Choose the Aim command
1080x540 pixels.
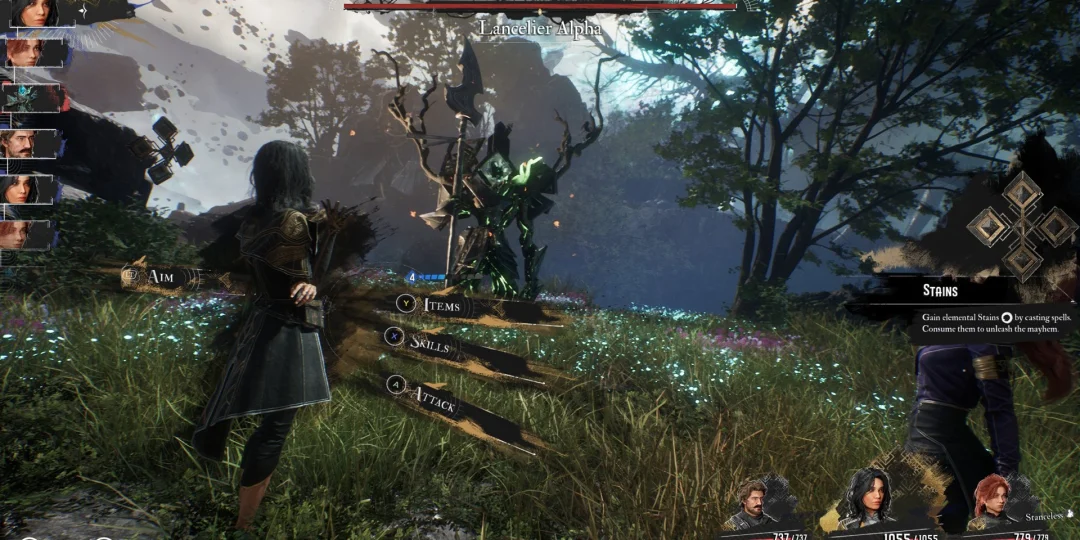coord(159,276)
